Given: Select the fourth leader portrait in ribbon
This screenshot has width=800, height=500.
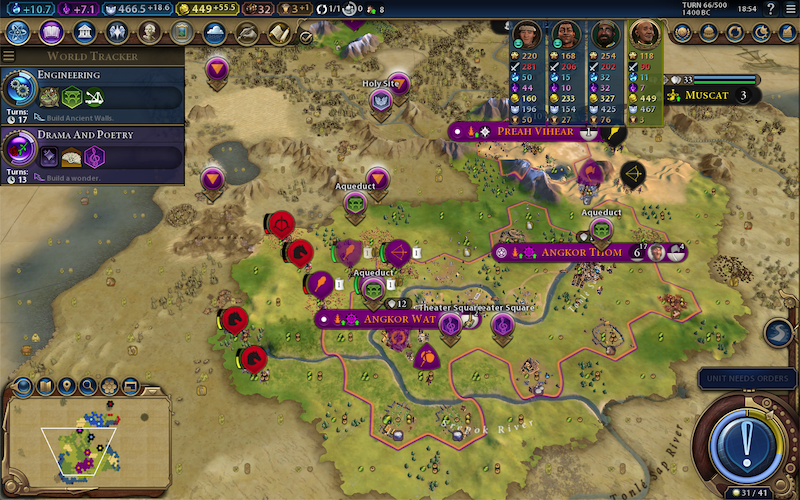Looking at the screenshot, I should pos(645,34).
